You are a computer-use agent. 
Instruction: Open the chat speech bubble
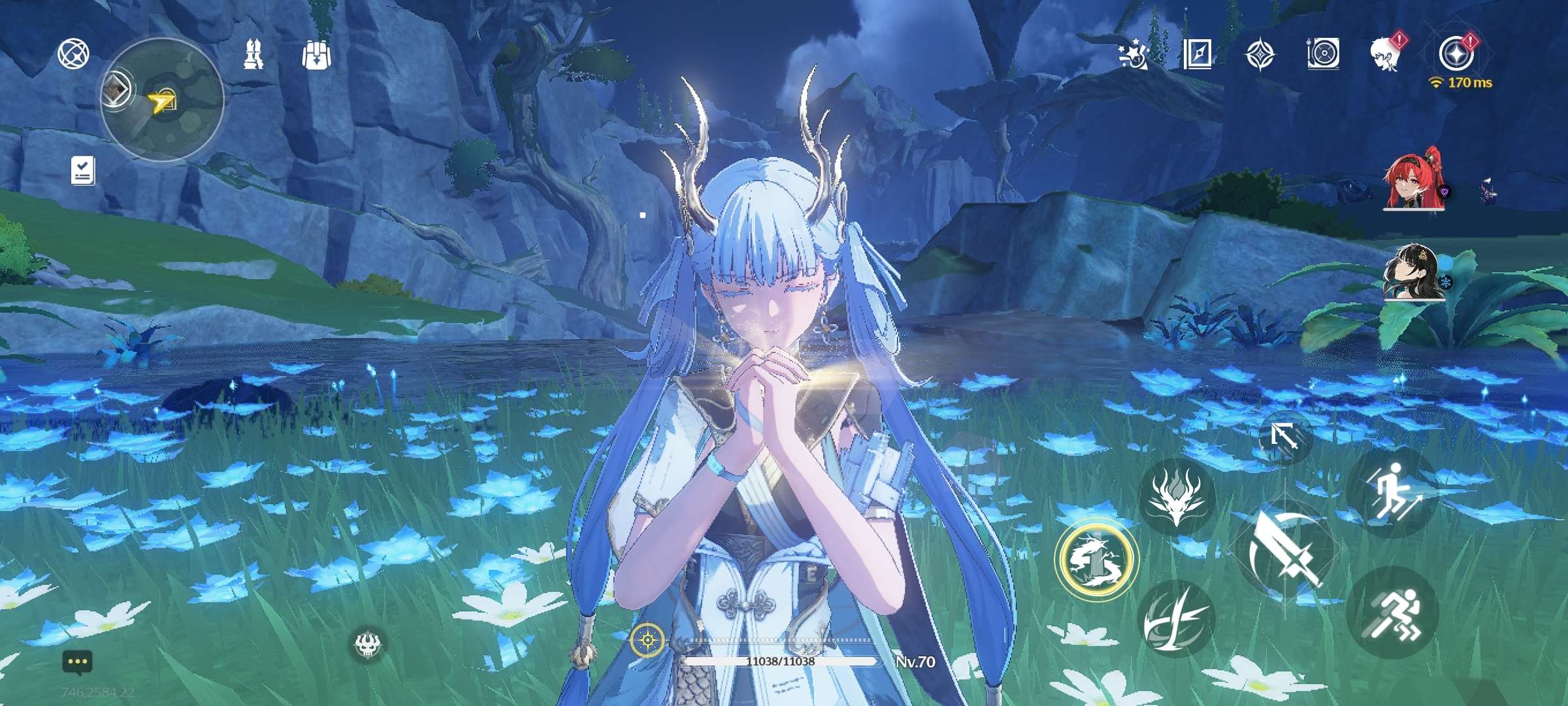tap(78, 662)
